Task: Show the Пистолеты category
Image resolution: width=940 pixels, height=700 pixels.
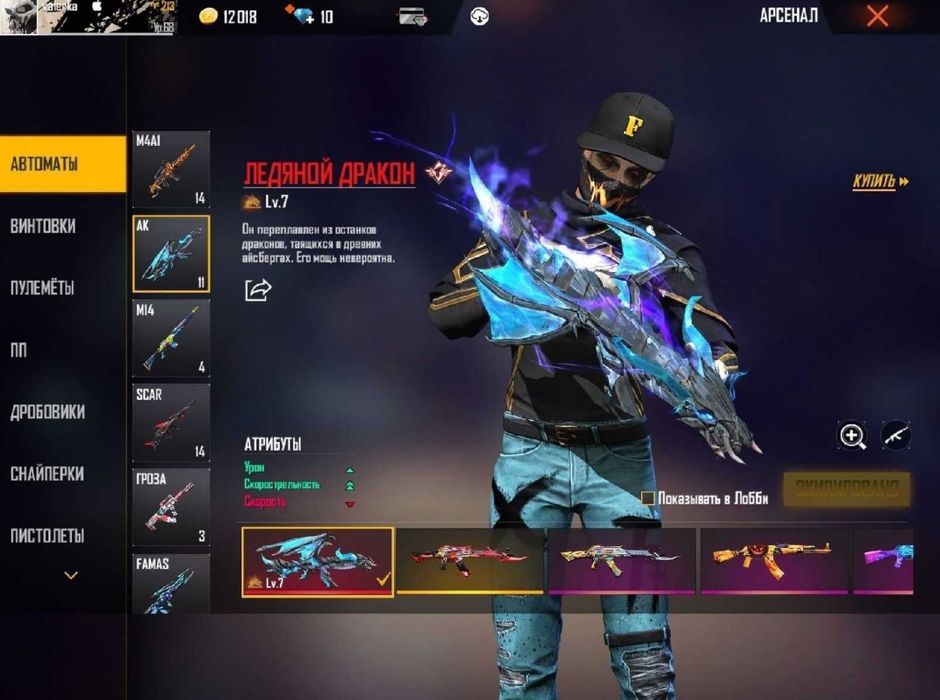Action: (62, 536)
